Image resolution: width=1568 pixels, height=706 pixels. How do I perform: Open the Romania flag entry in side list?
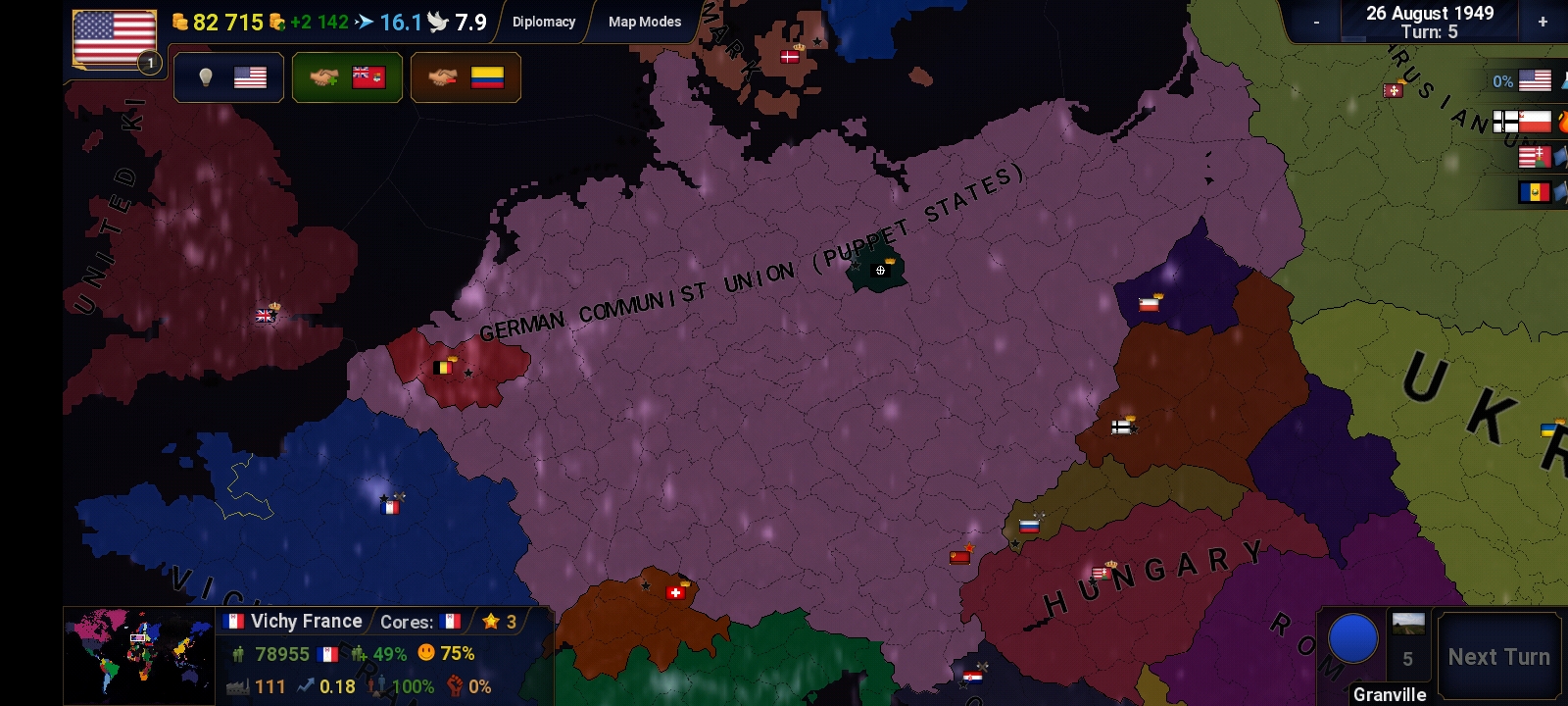tap(1535, 192)
